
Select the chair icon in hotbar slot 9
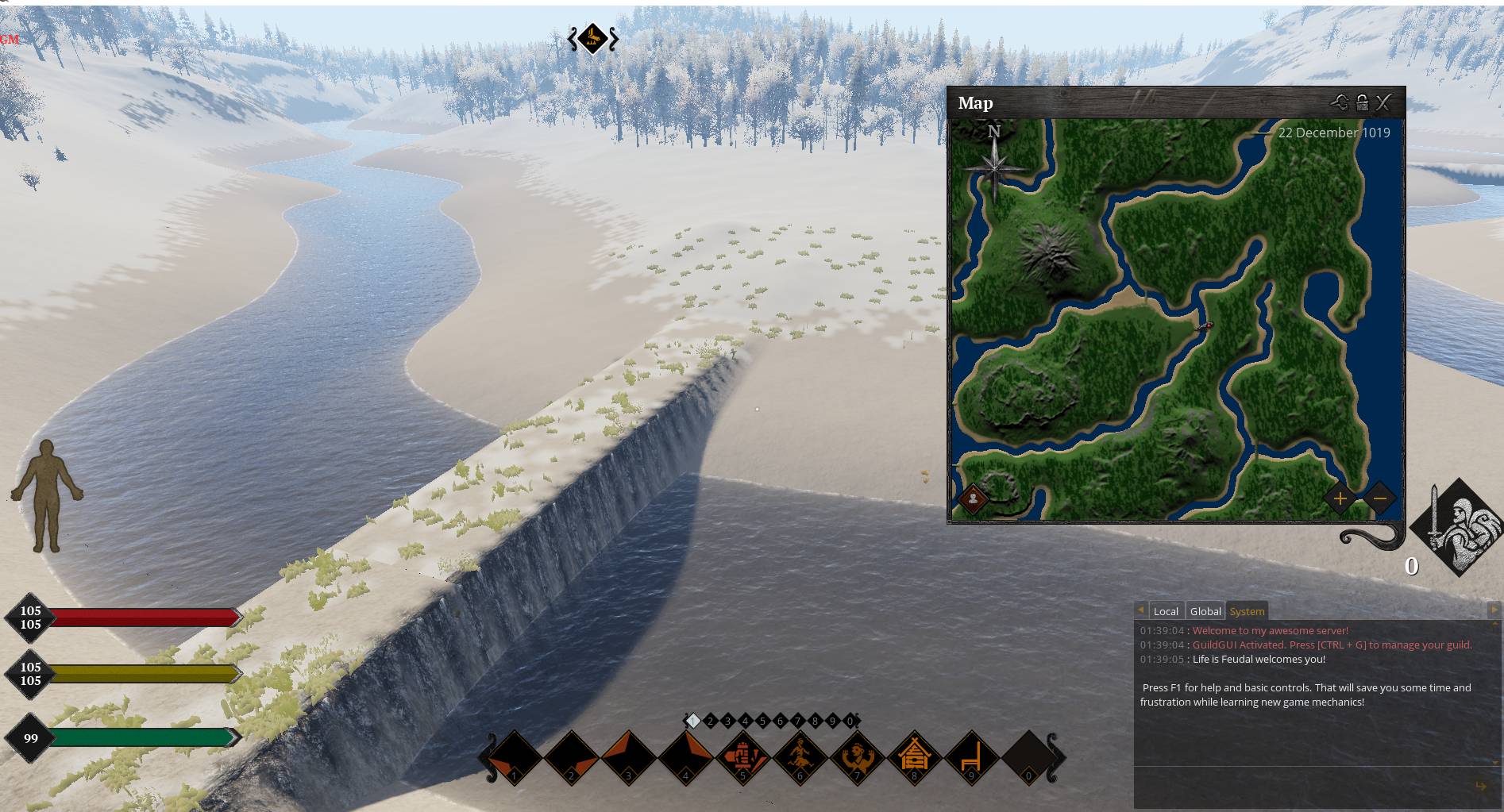pyautogui.click(x=971, y=755)
